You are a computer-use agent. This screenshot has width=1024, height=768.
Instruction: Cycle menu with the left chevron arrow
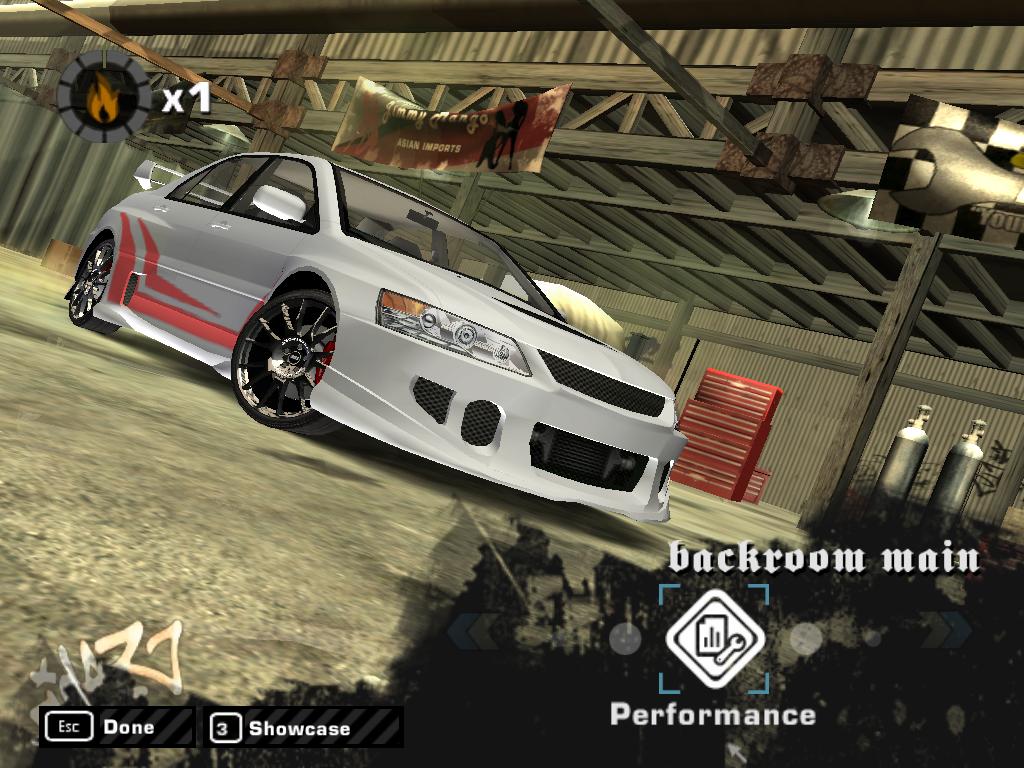click(473, 631)
